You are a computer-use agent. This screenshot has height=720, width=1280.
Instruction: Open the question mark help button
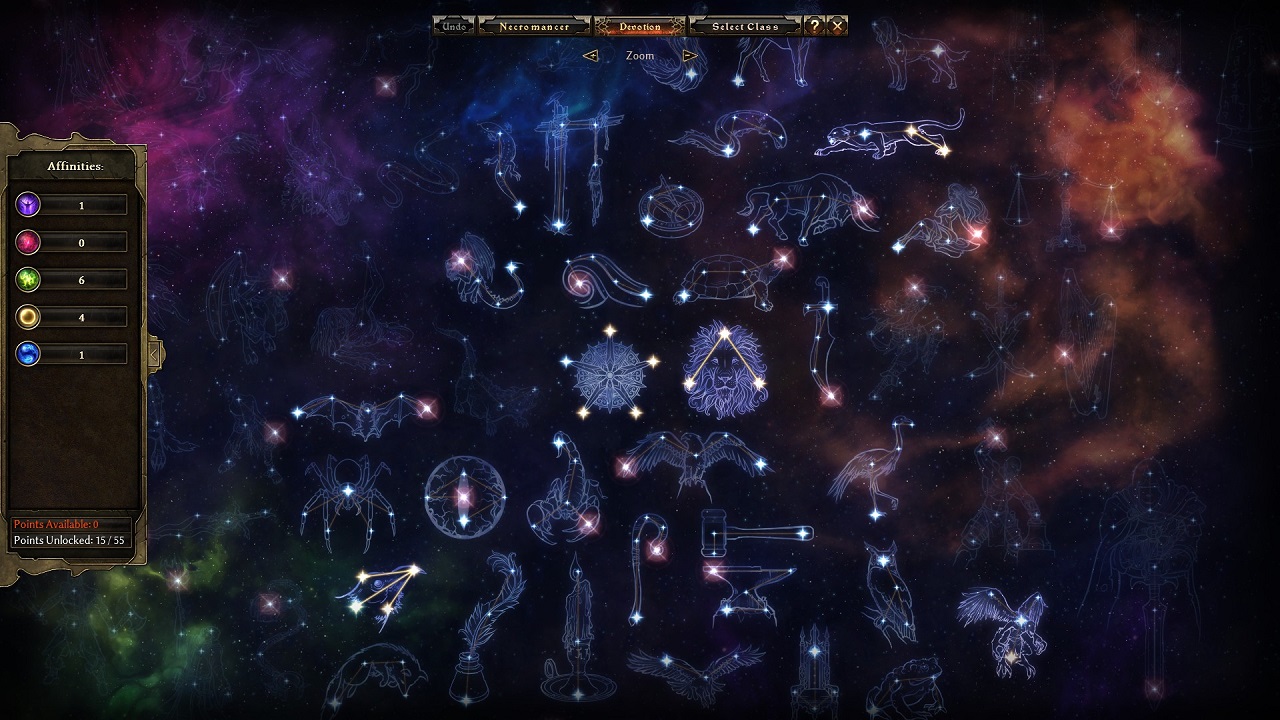click(815, 26)
